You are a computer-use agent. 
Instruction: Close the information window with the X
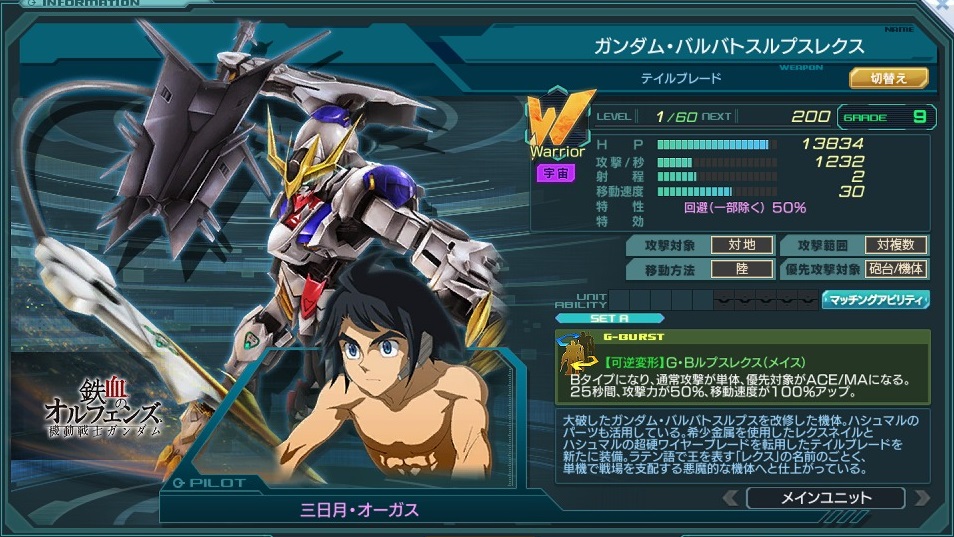tap(942, 6)
